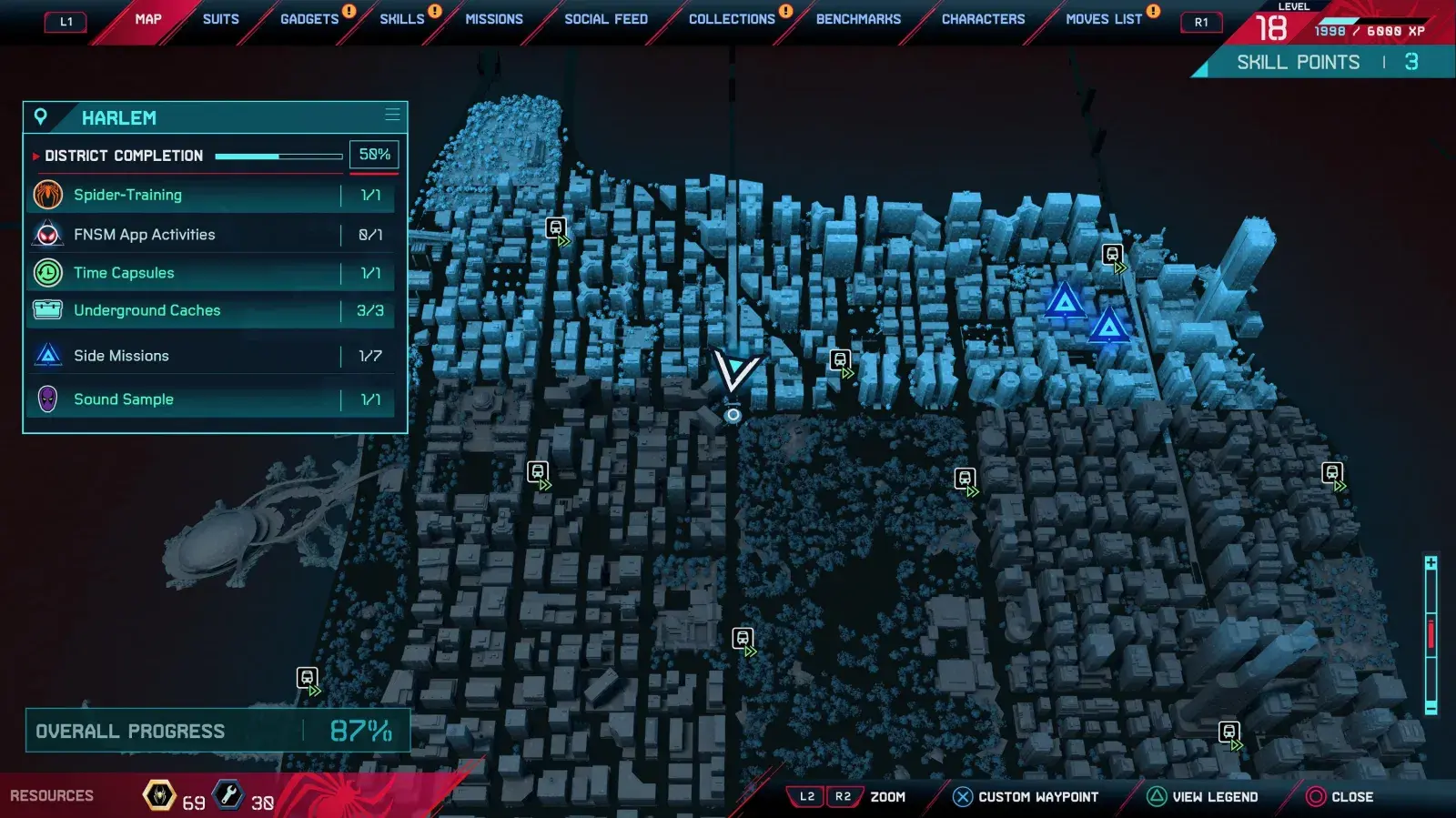Select the Map tab
This screenshot has width=1456, height=818.
[x=148, y=19]
